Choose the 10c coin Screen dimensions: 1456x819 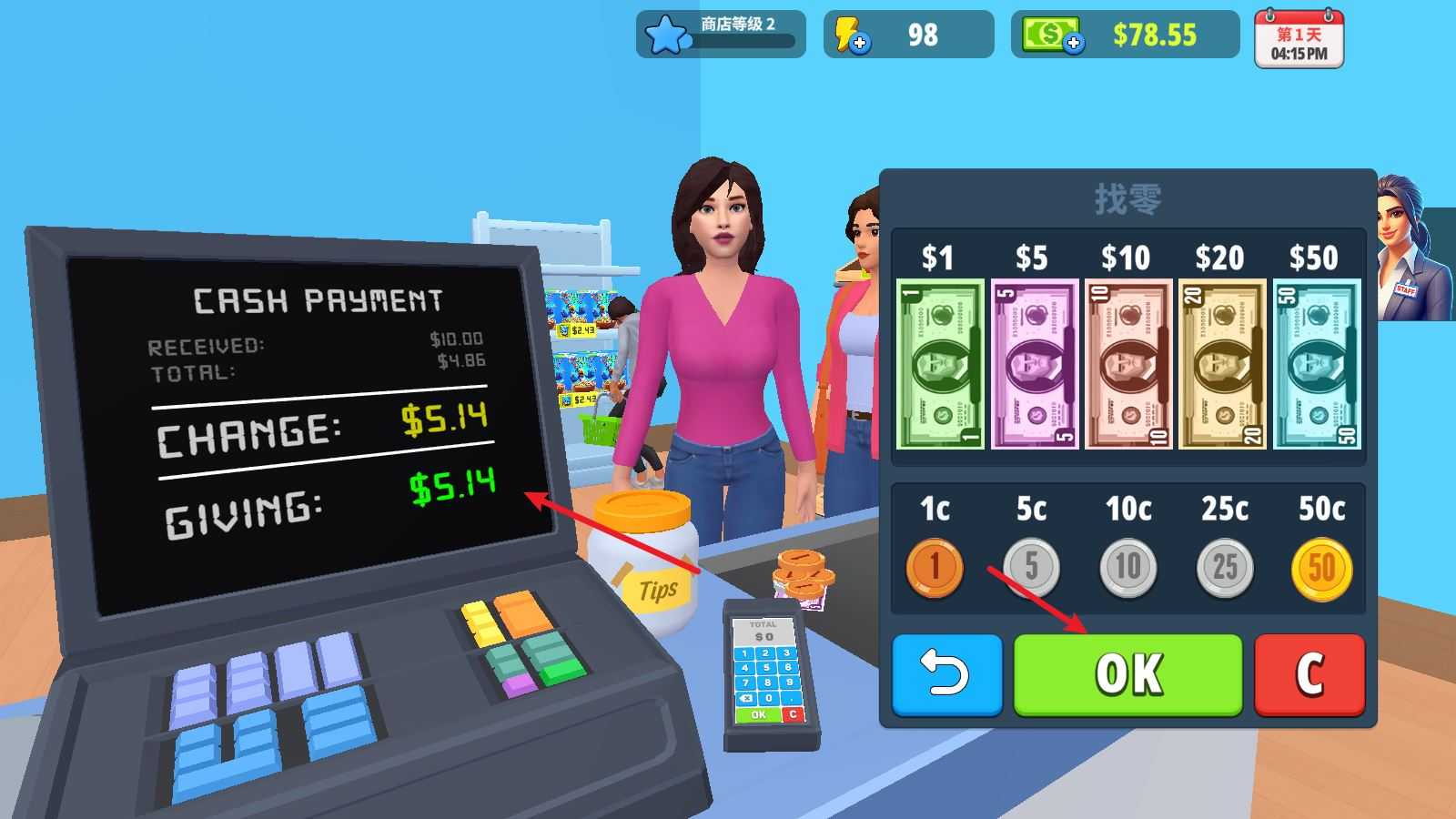(x=1127, y=567)
